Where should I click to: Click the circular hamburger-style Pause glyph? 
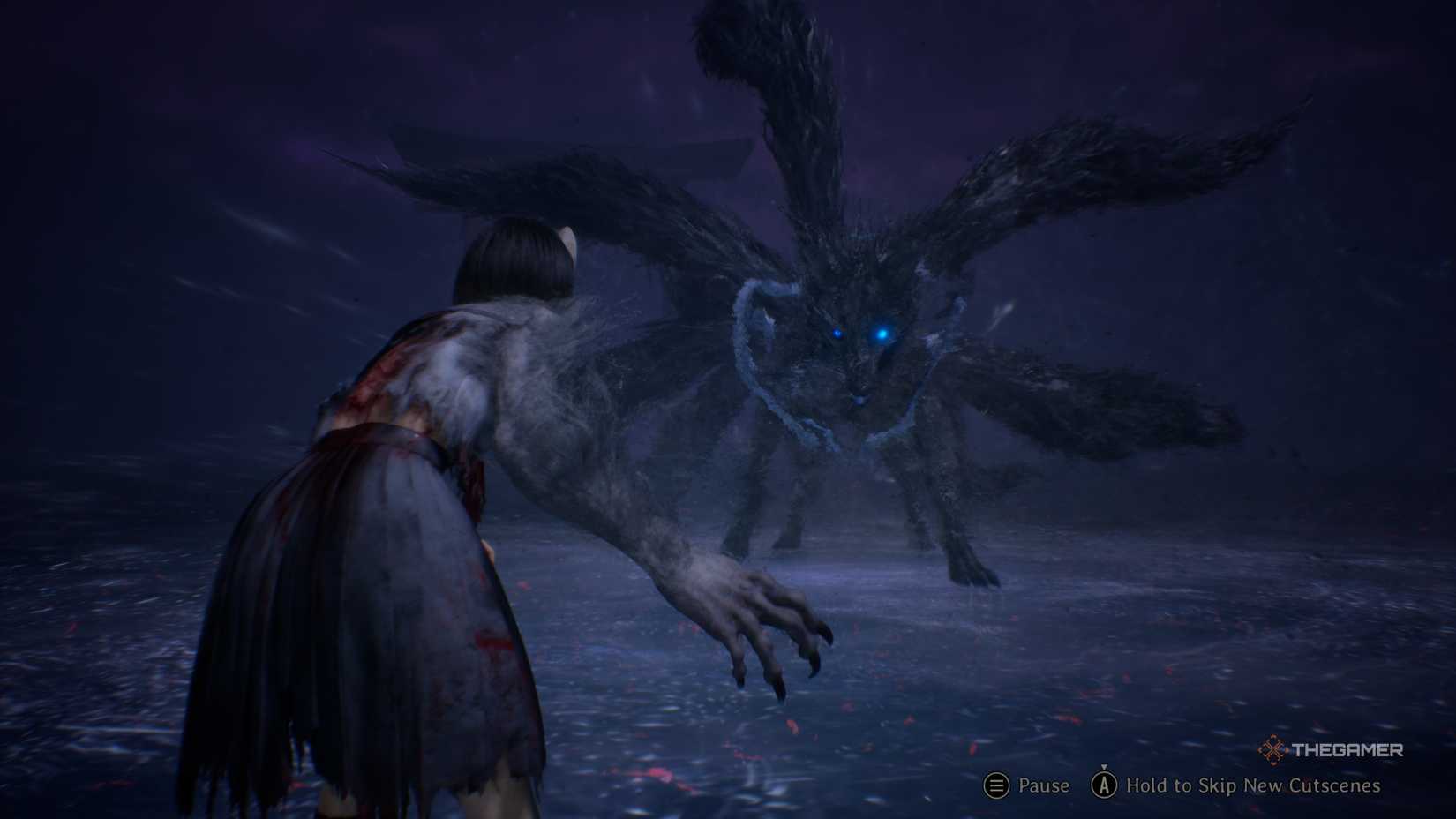[x=995, y=786]
